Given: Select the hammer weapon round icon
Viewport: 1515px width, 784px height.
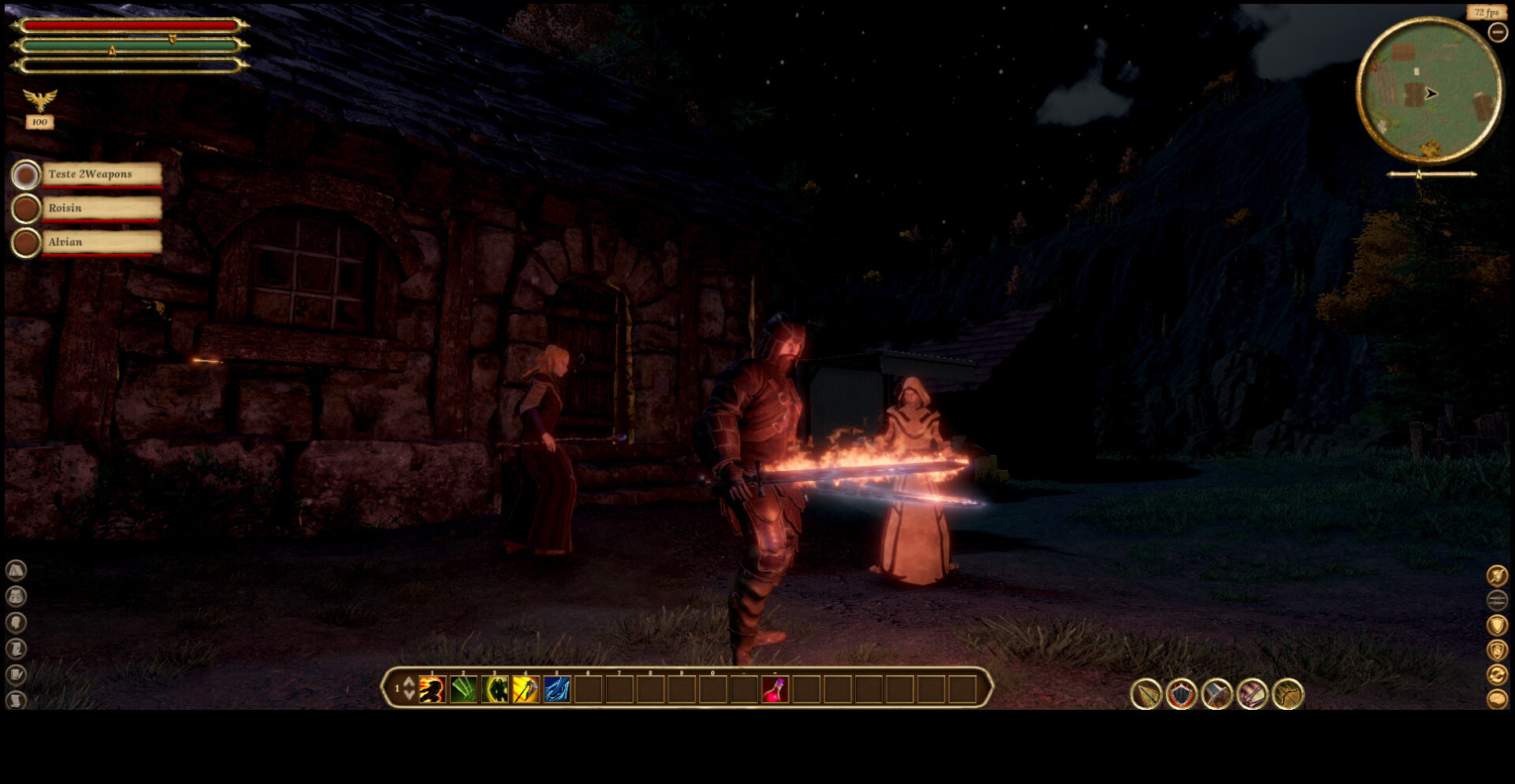Looking at the screenshot, I should pos(1217,695).
